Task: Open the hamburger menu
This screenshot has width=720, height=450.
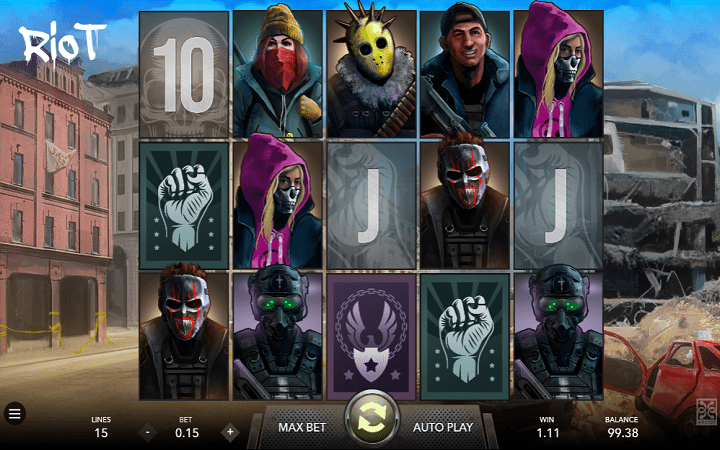Action: (15, 412)
